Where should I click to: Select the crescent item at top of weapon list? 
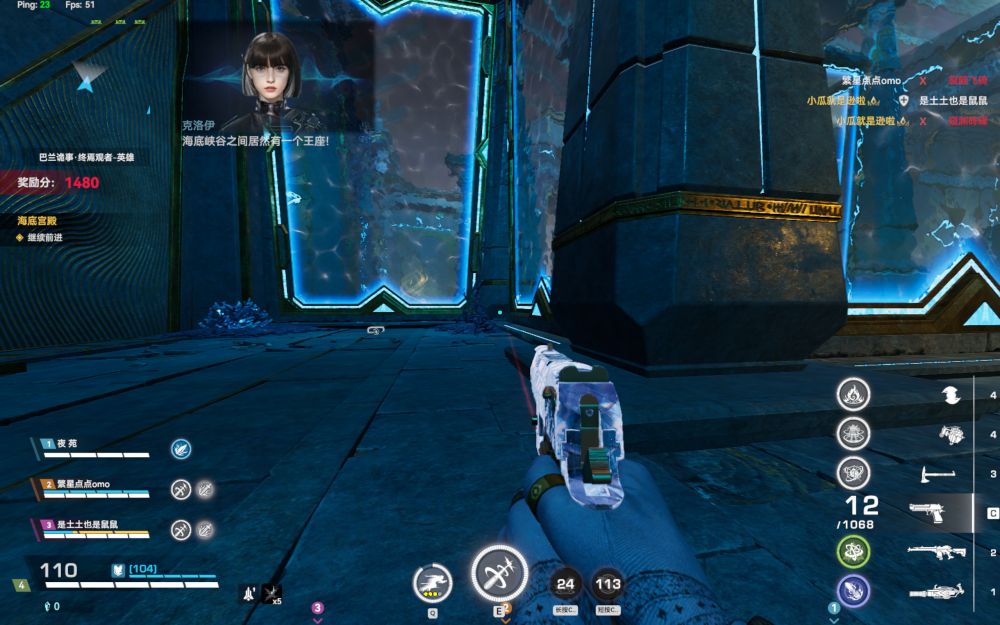point(950,395)
